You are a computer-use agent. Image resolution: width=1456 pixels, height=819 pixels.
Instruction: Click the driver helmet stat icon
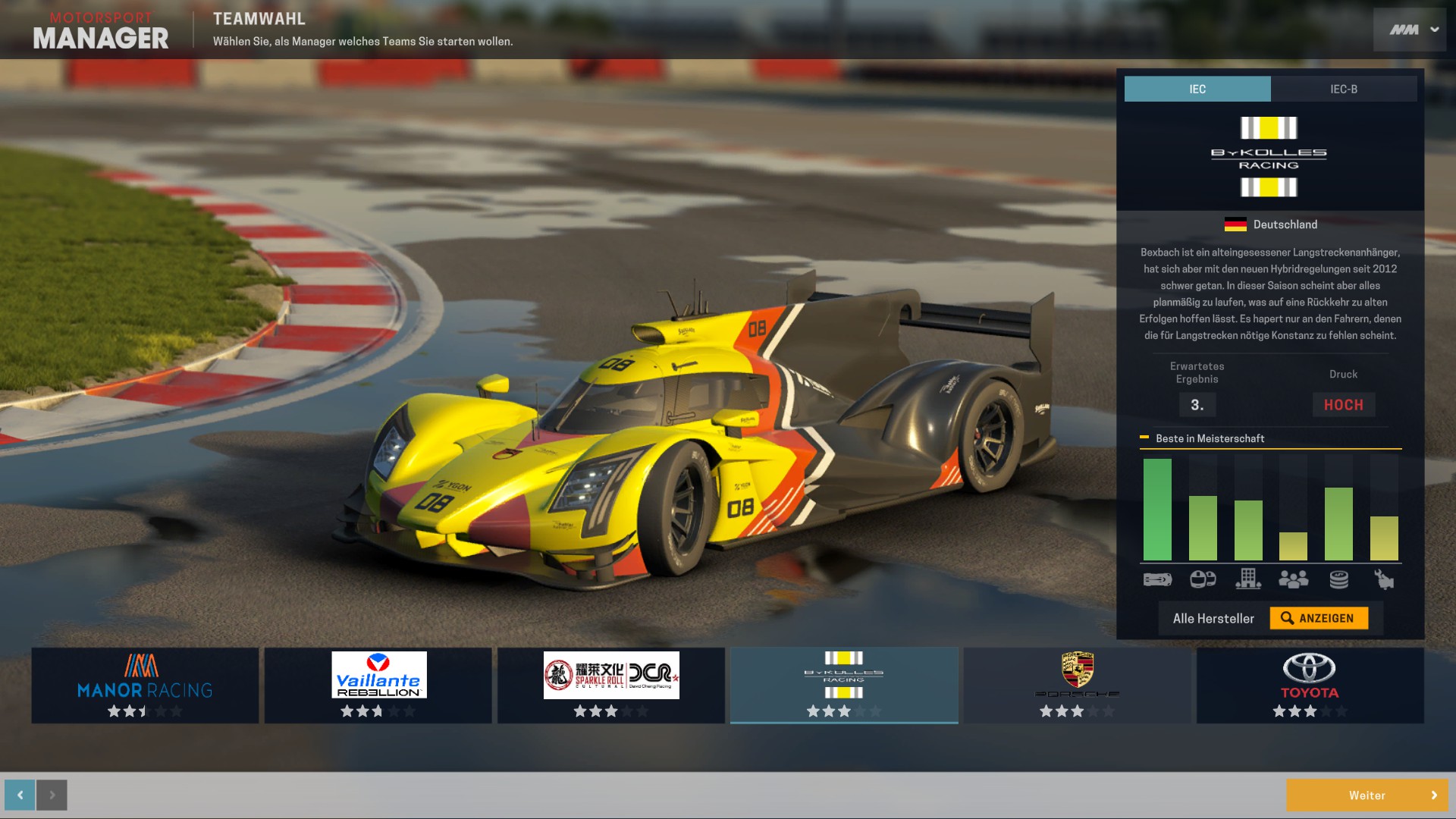[1203, 580]
